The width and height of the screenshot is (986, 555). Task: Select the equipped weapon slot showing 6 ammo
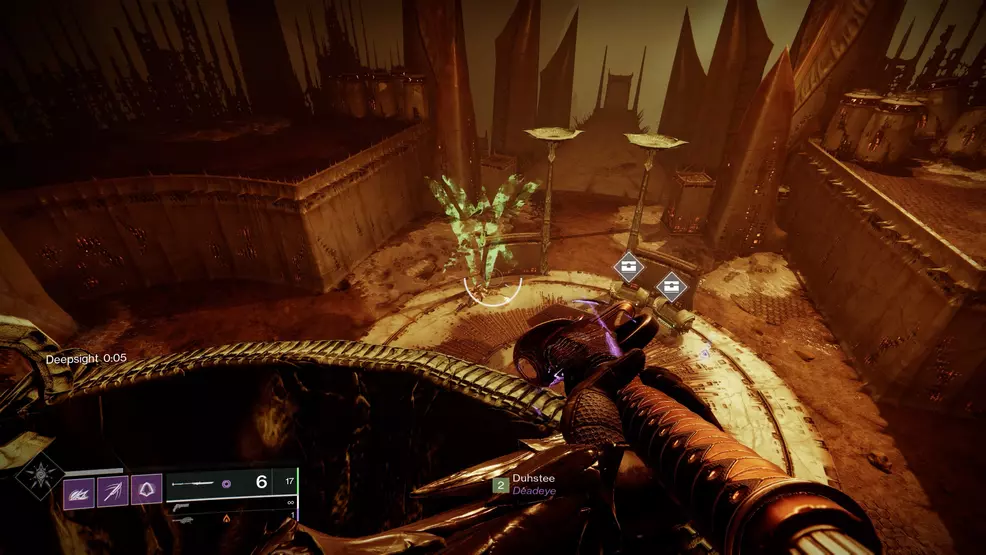(x=232, y=482)
